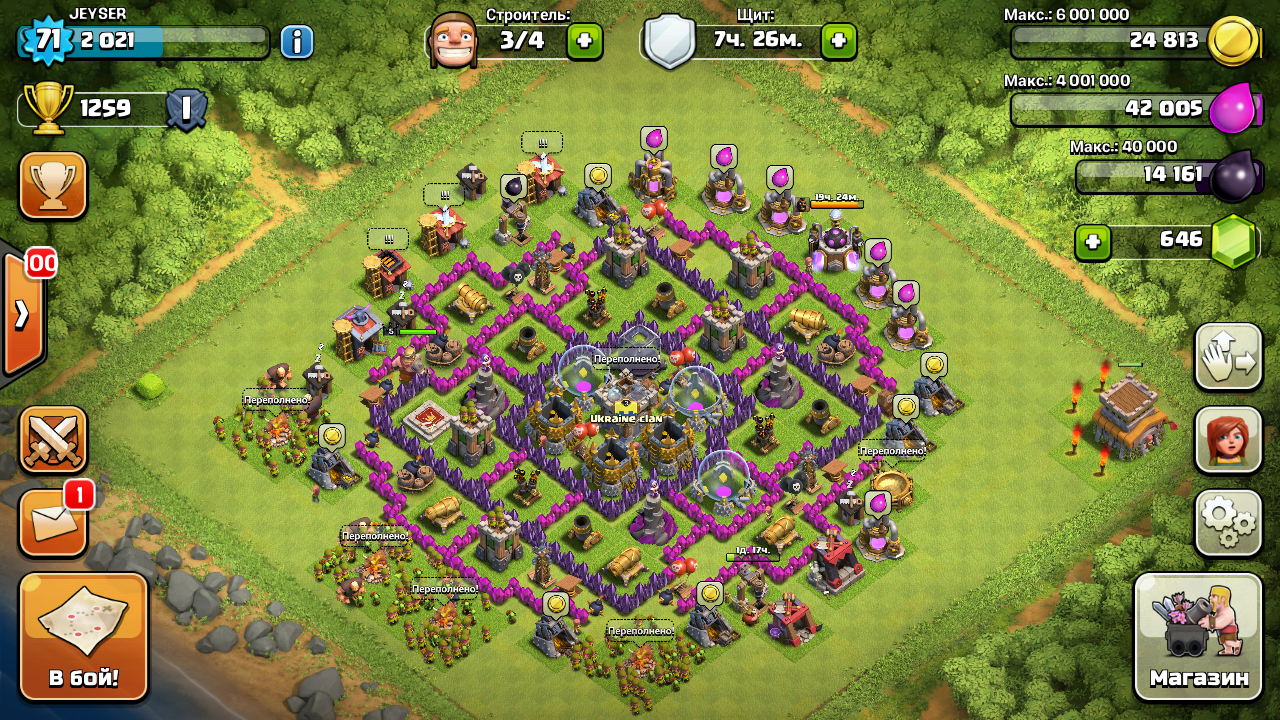Activate the base layout edit hand button
The image size is (1280, 720).
click(x=1228, y=357)
